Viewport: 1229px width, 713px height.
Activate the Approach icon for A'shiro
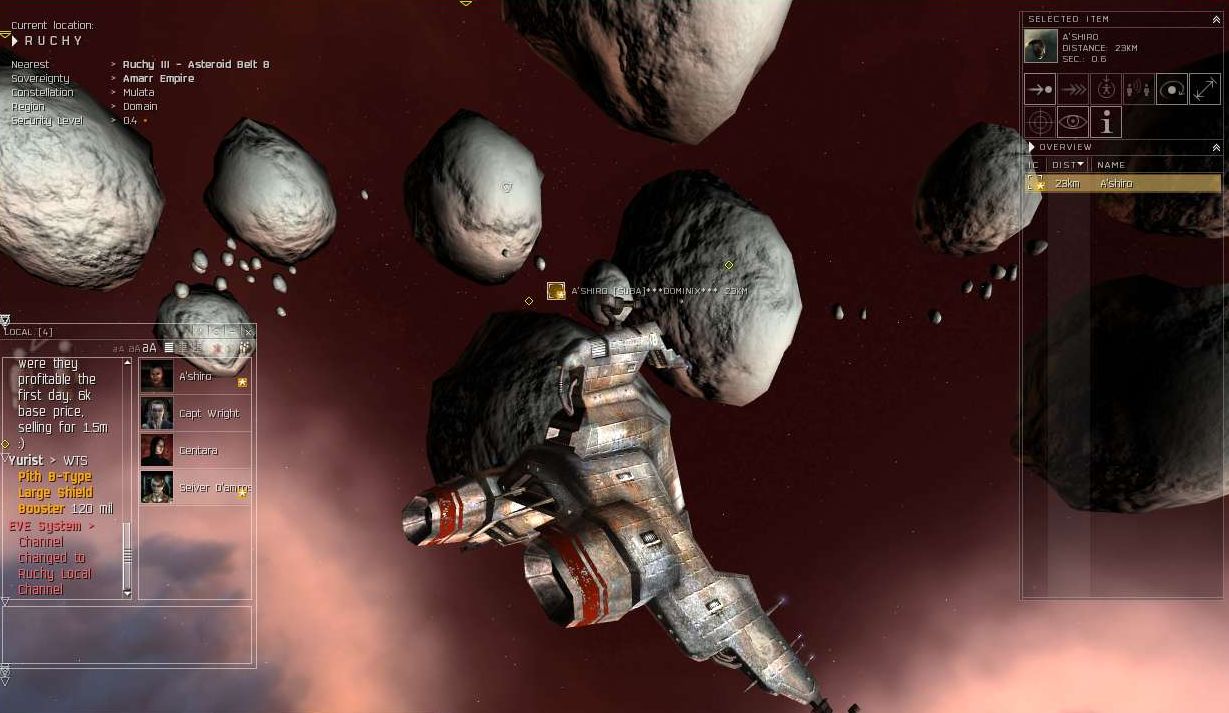click(1040, 90)
